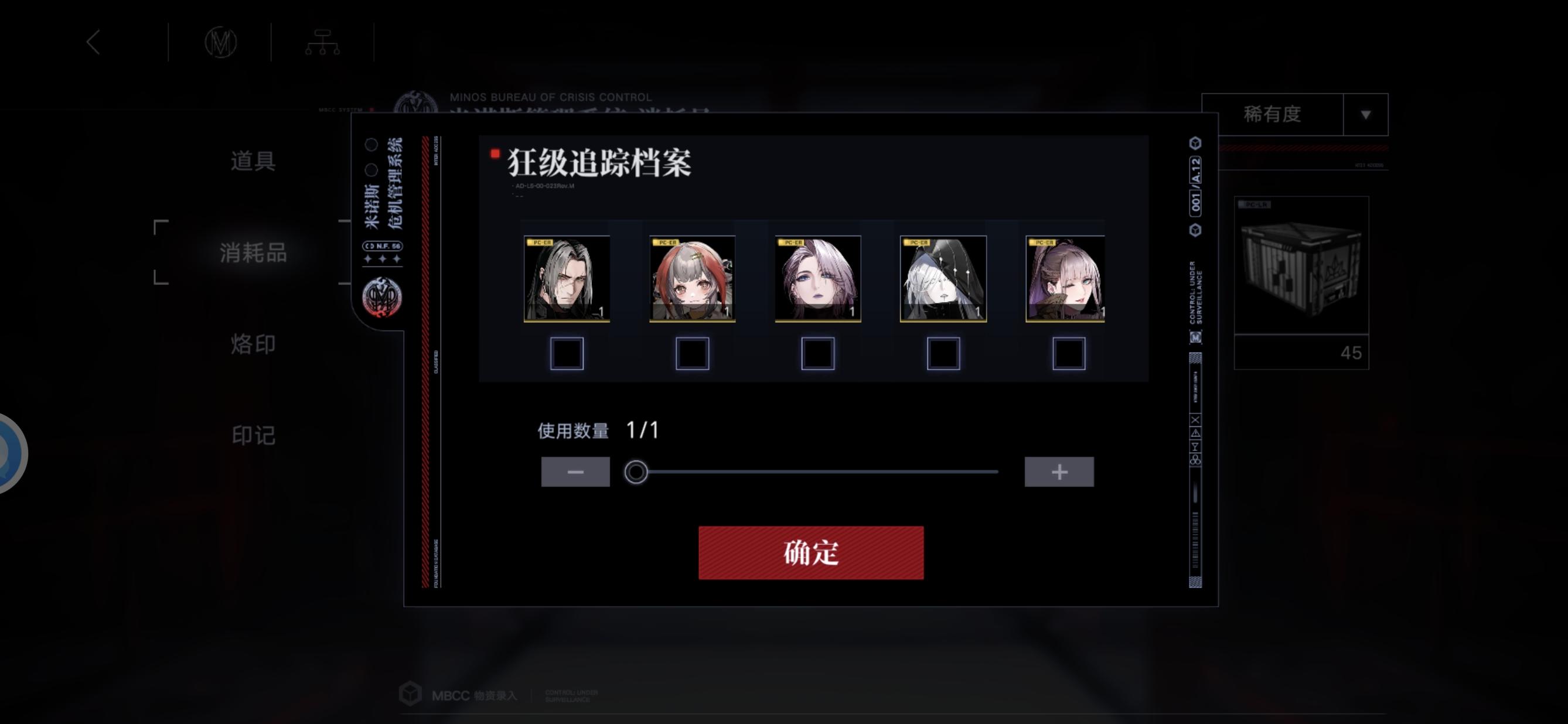Click the back arrow at top left
1568x724 pixels.
click(94, 41)
